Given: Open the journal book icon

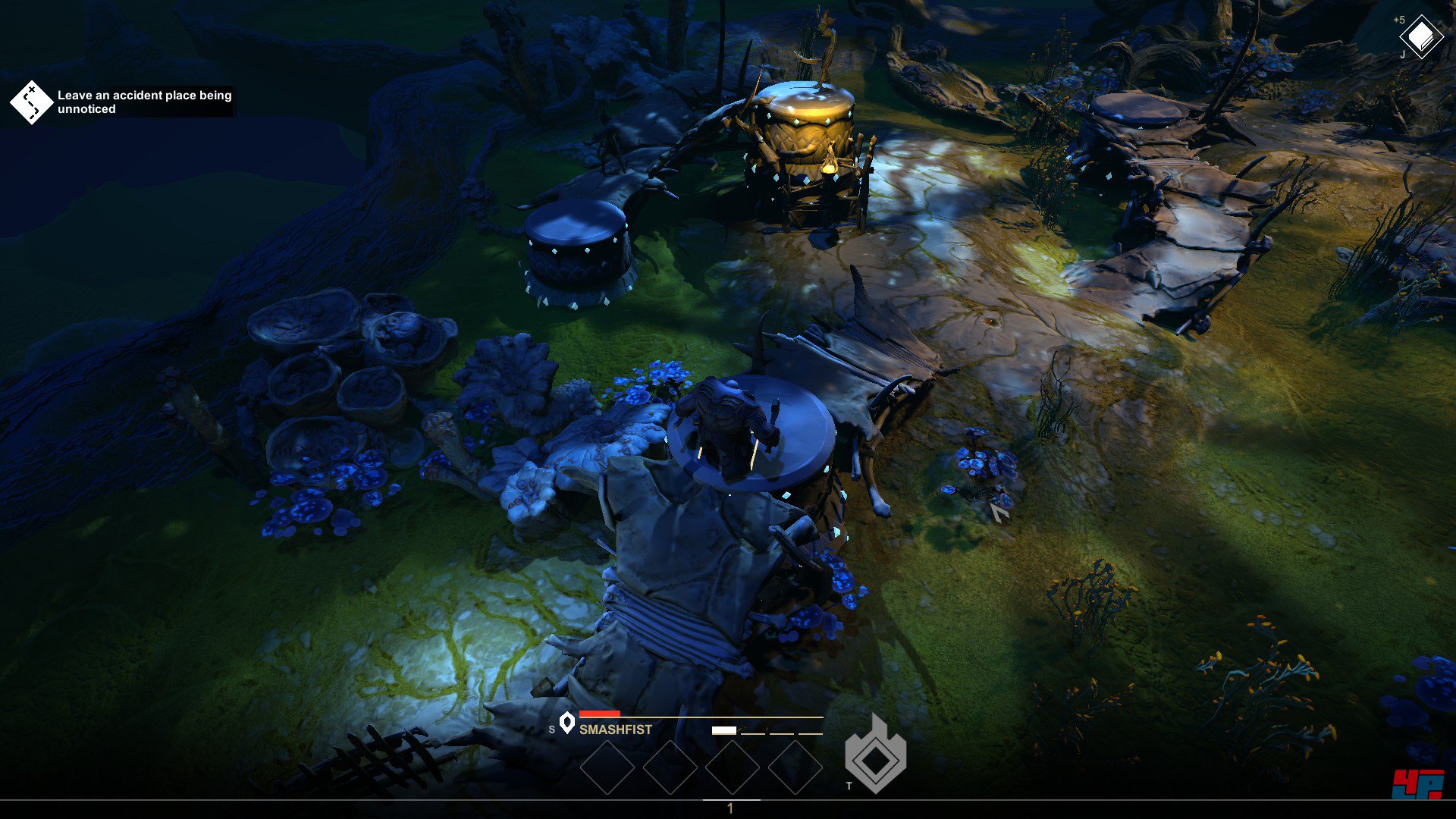Looking at the screenshot, I should coord(1420,36).
